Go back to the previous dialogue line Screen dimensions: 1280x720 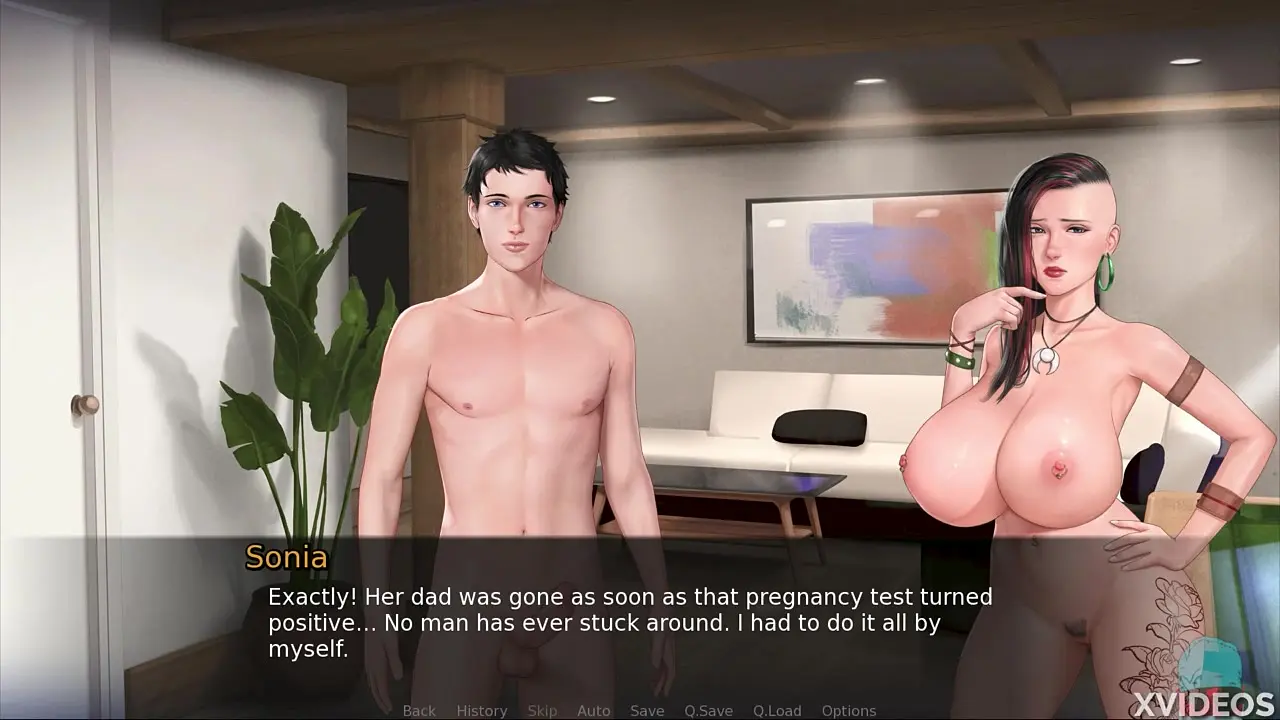pyautogui.click(x=419, y=711)
